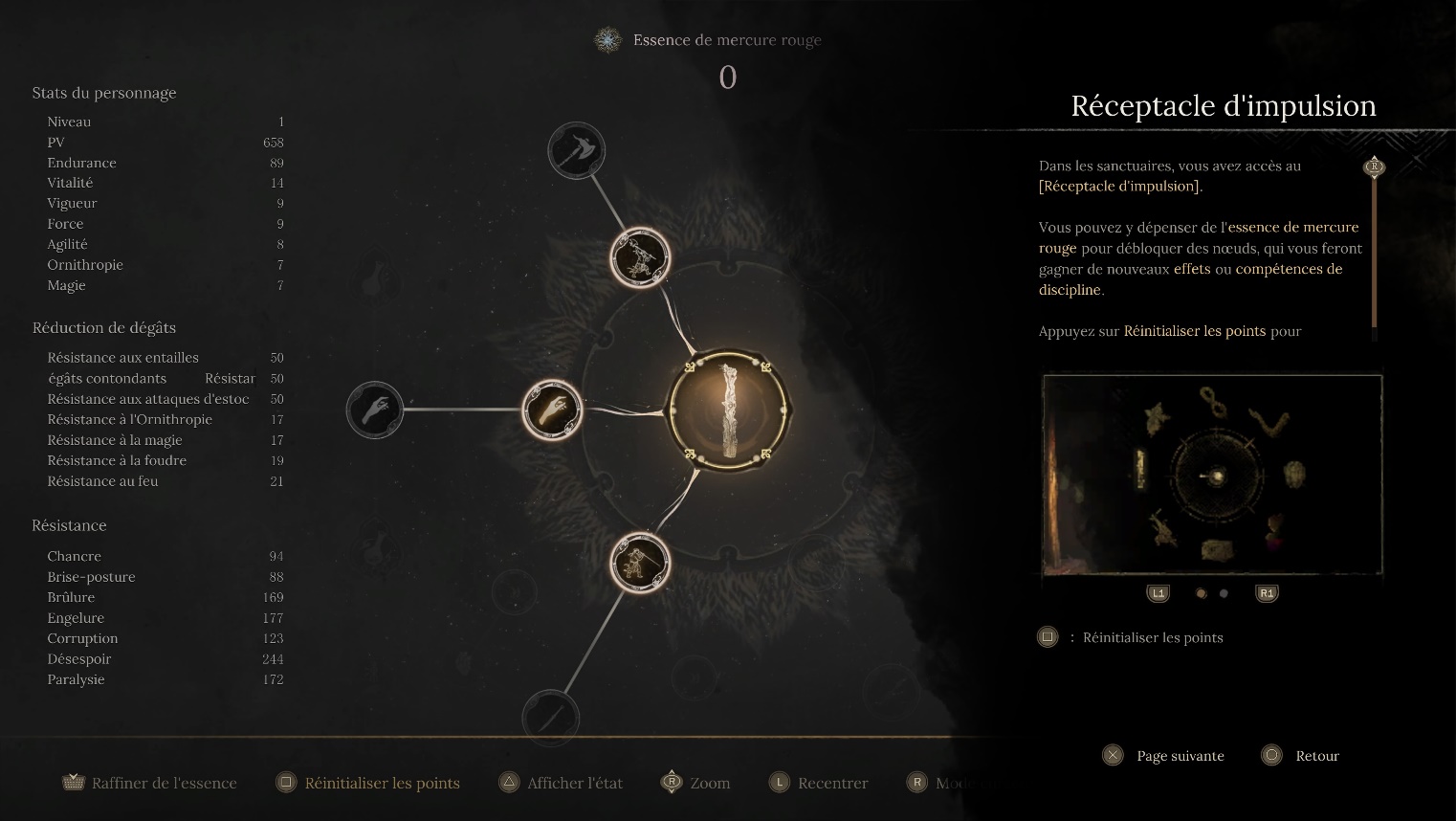This screenshot has height=821, width=1456.
Task: Activate the Zoom option
Action: 695,783
